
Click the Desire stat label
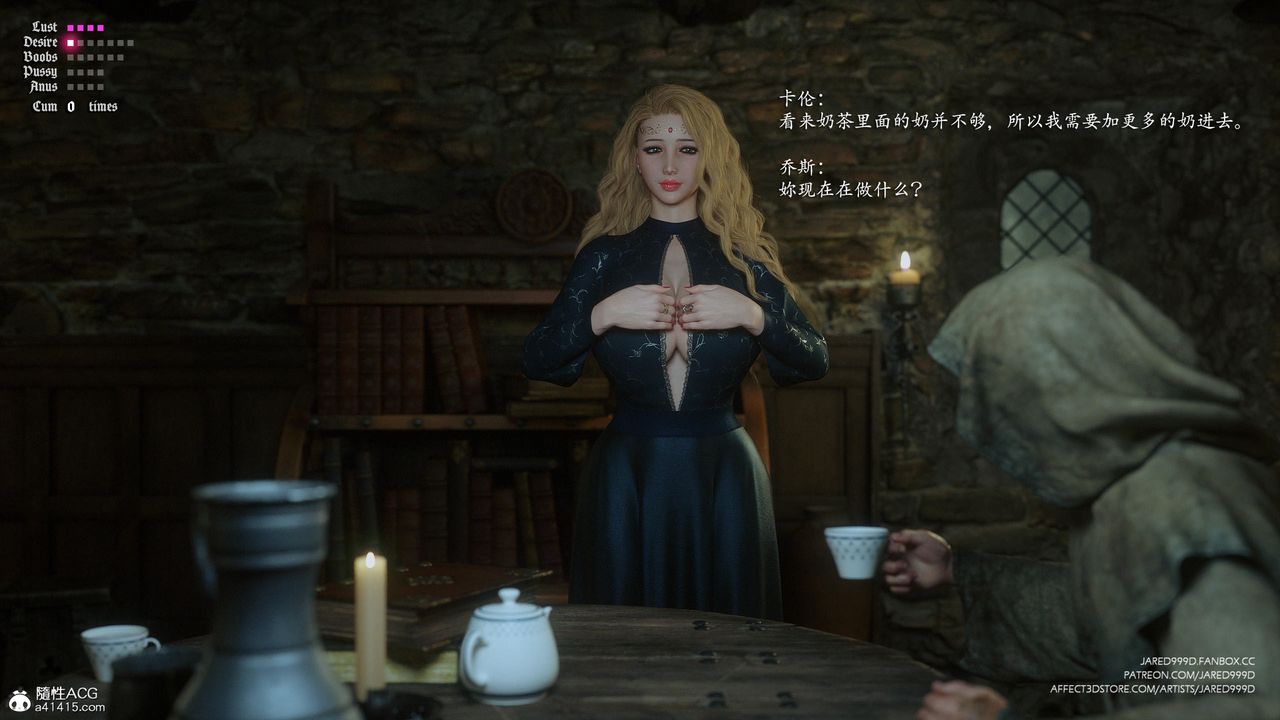41,42
